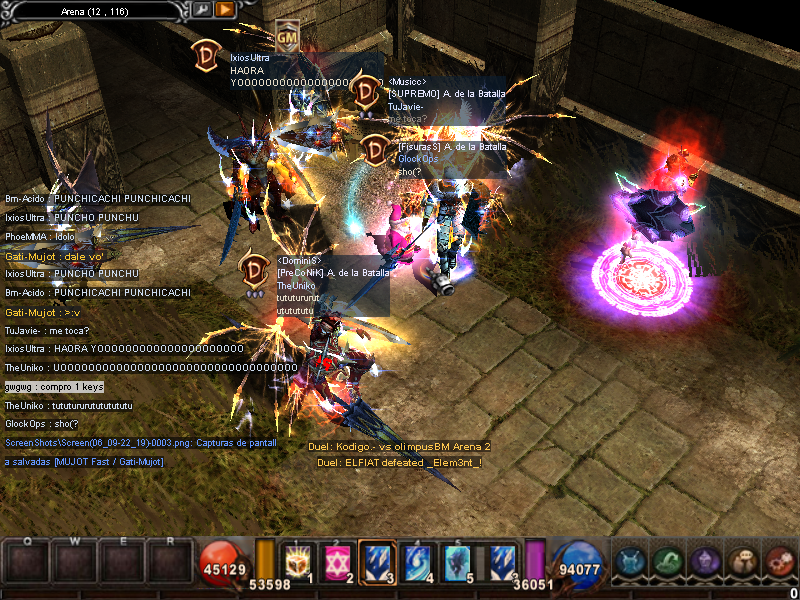This screenshot has width=800, height=600.
Task: Click the "gwgwg : compro 1 keys" chat line
Action: (53, 386)
